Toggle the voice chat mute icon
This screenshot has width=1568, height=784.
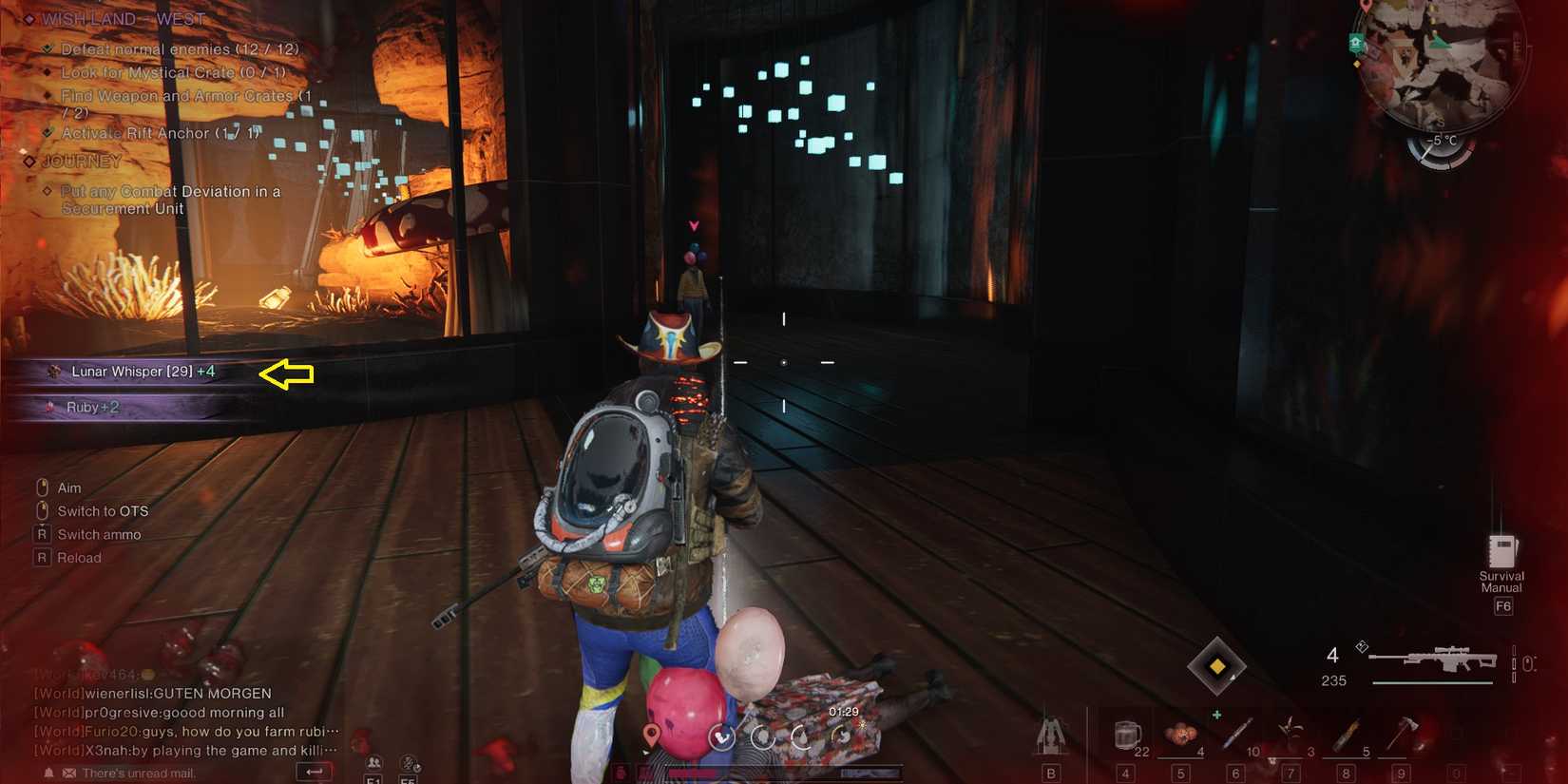pos(410,761)
